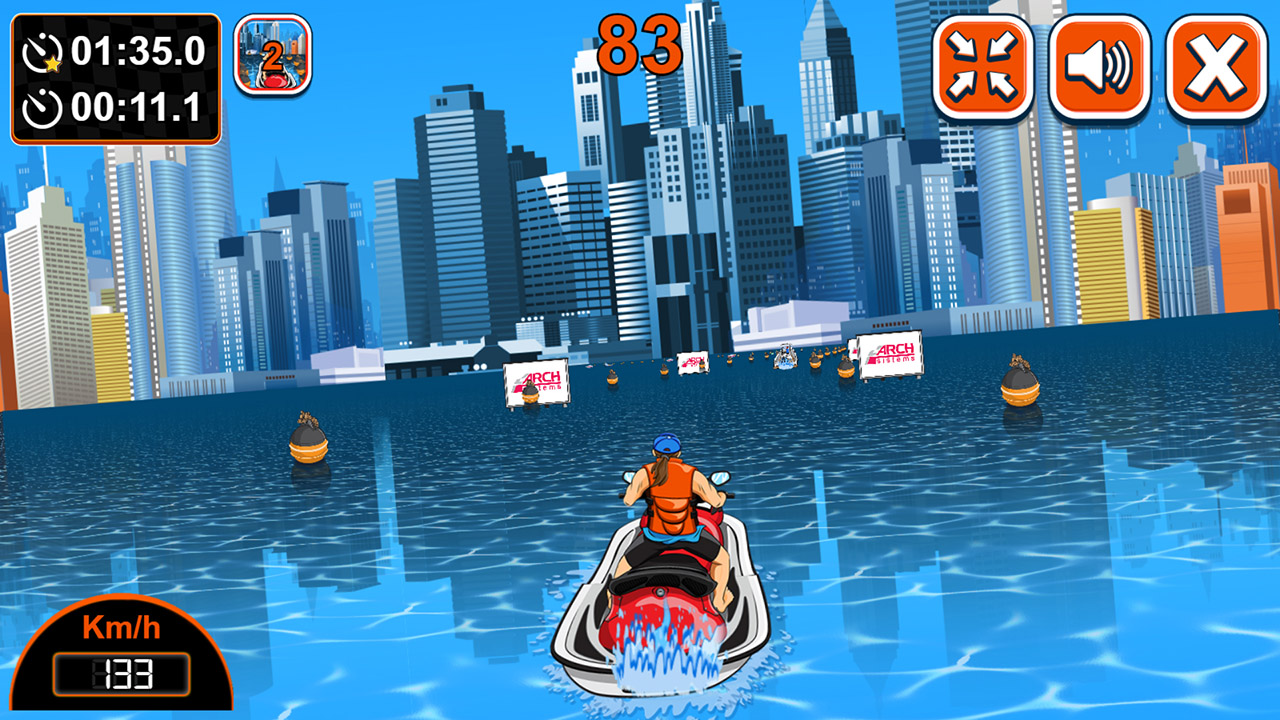Click the orange score 83 at top

click(x=638, y=40)
